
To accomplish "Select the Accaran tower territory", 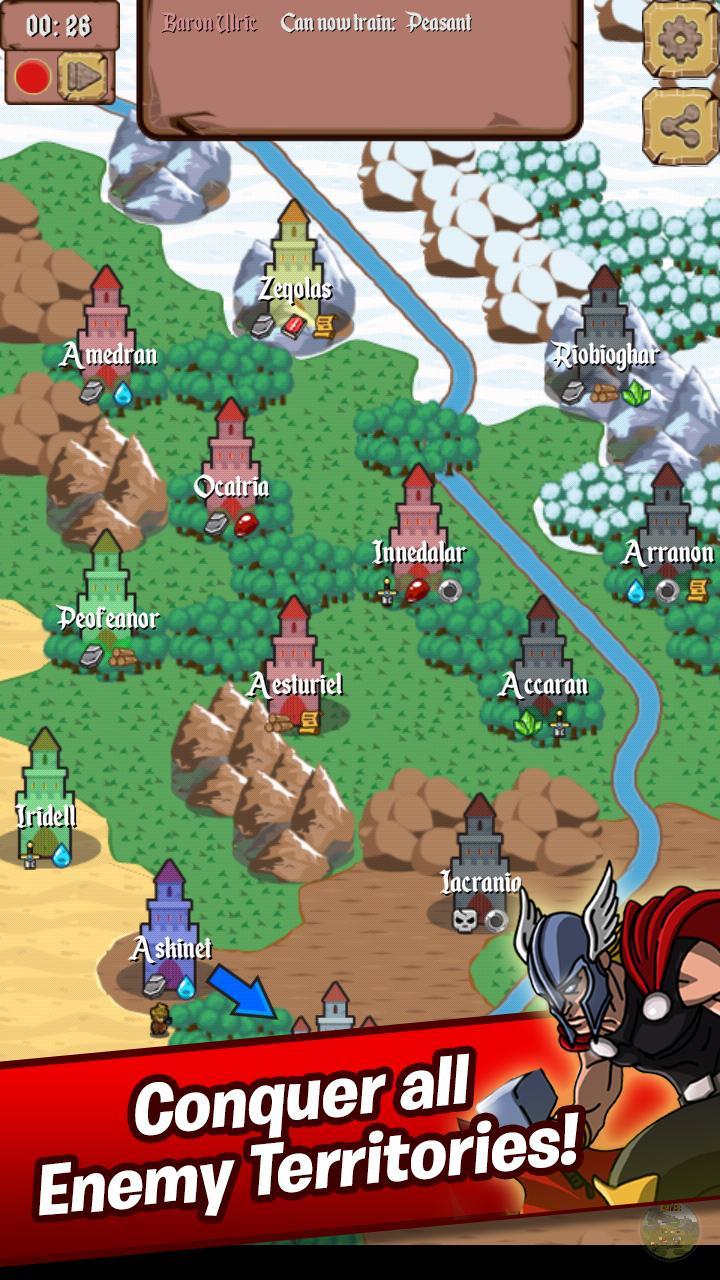I will coord(543,660).
